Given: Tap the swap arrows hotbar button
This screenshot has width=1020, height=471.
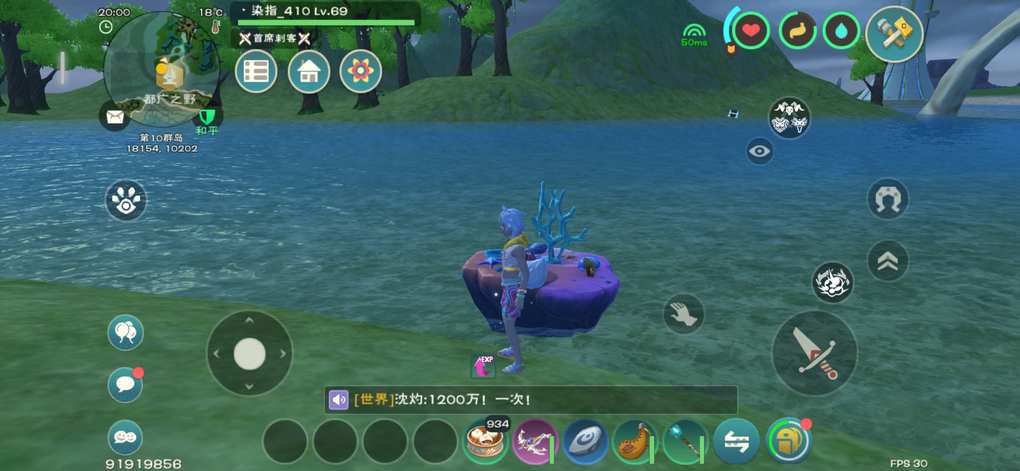Looking at the screenshot, I should click(736, 441).
